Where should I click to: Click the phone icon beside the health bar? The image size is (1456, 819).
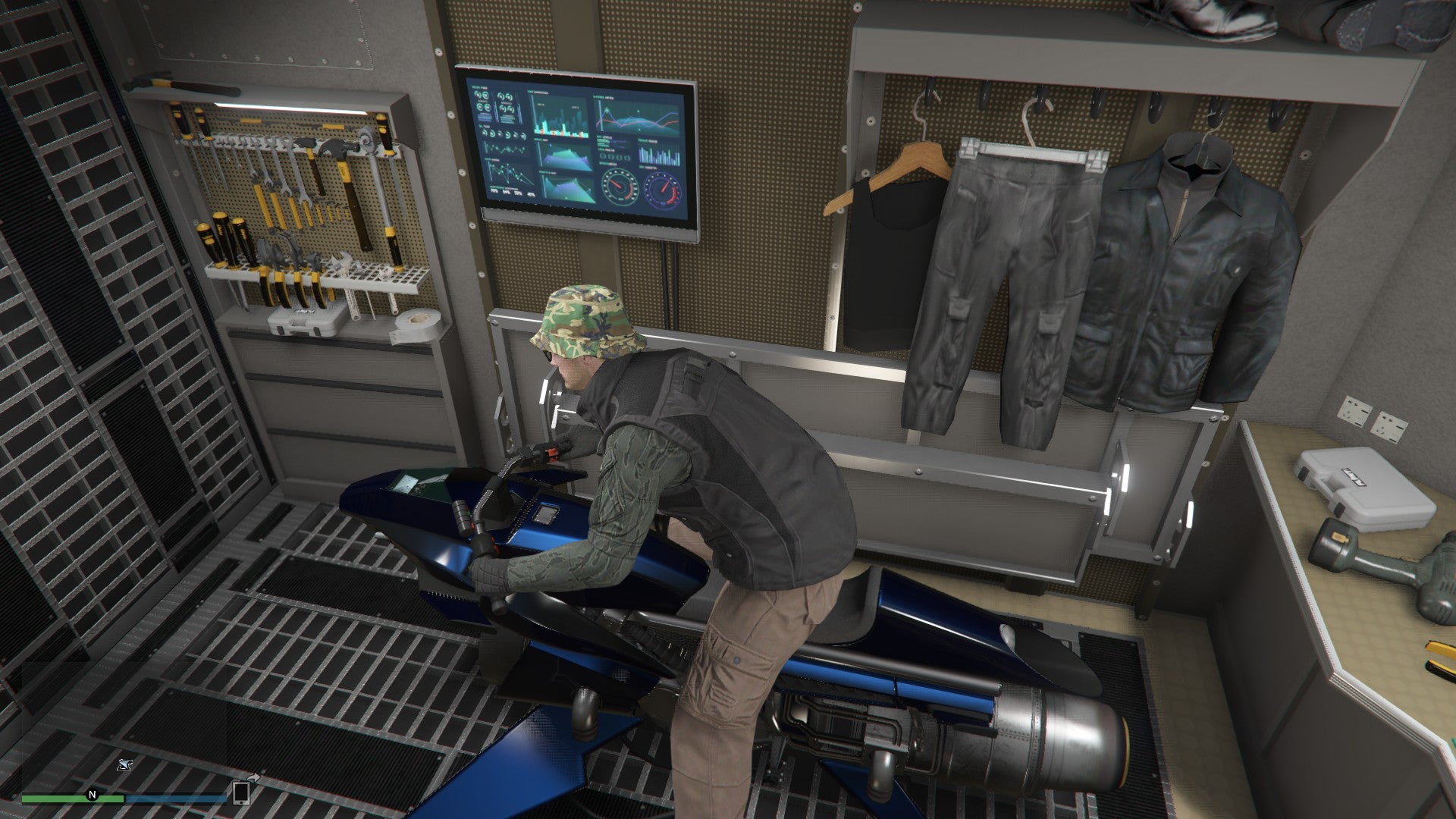240,795
